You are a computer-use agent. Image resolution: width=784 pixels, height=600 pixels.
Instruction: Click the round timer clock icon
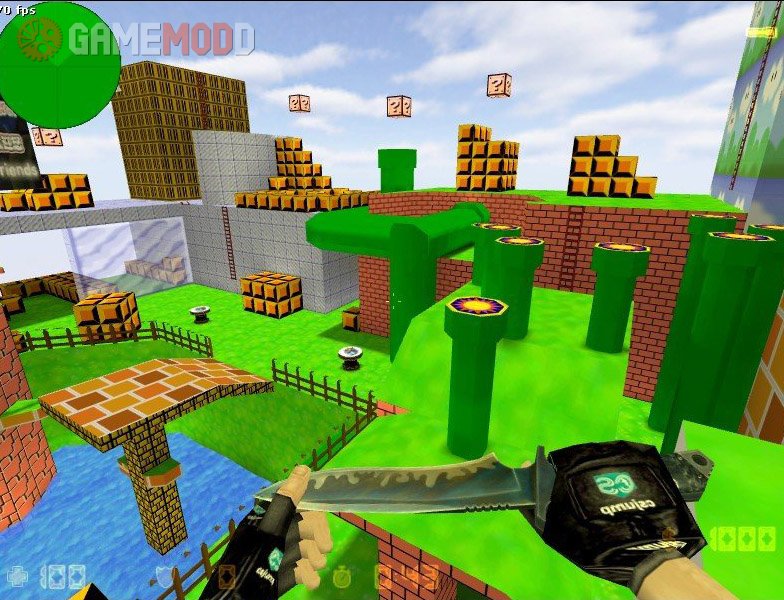tap(343, 577)
